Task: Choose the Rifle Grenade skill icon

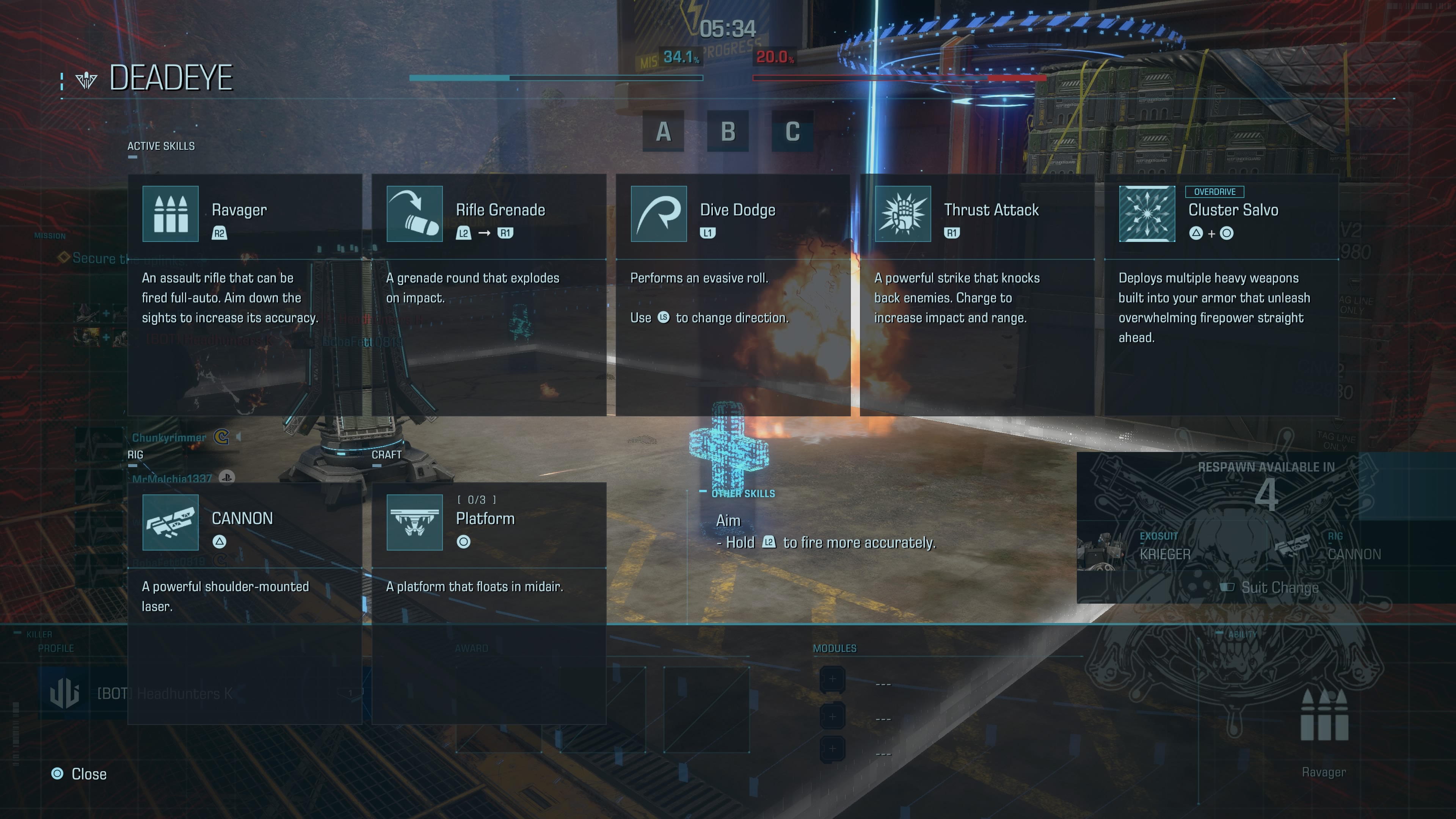Action: pos(414,213)
